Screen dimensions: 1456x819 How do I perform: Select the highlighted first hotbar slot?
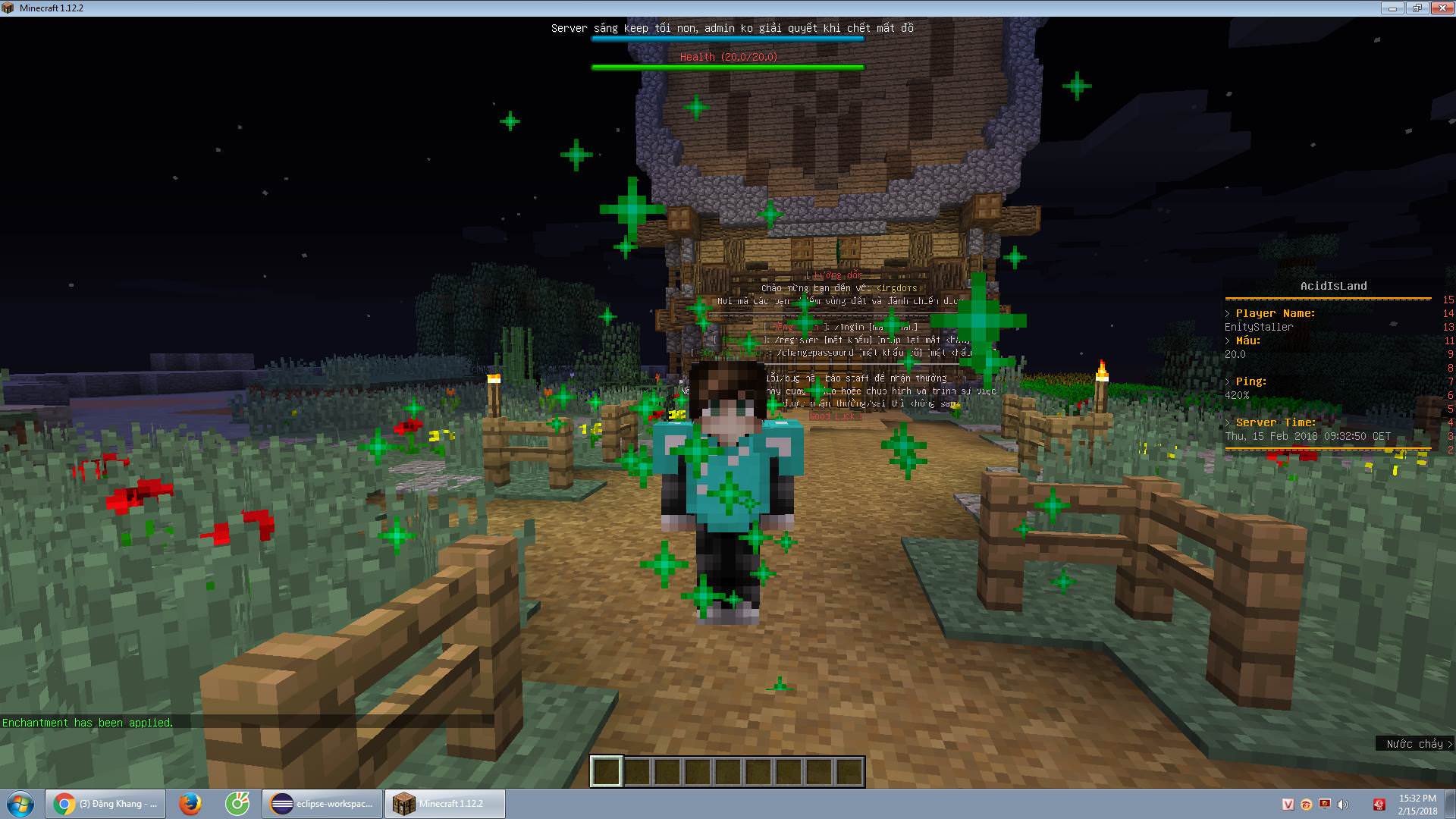[607, 772]
